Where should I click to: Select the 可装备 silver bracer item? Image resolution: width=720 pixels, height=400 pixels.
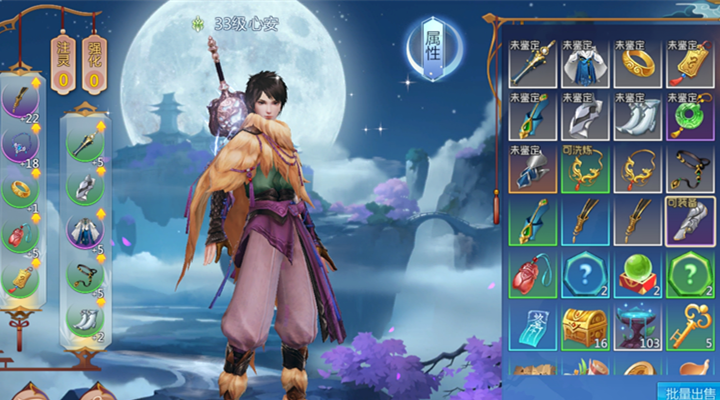coord(689,220)
